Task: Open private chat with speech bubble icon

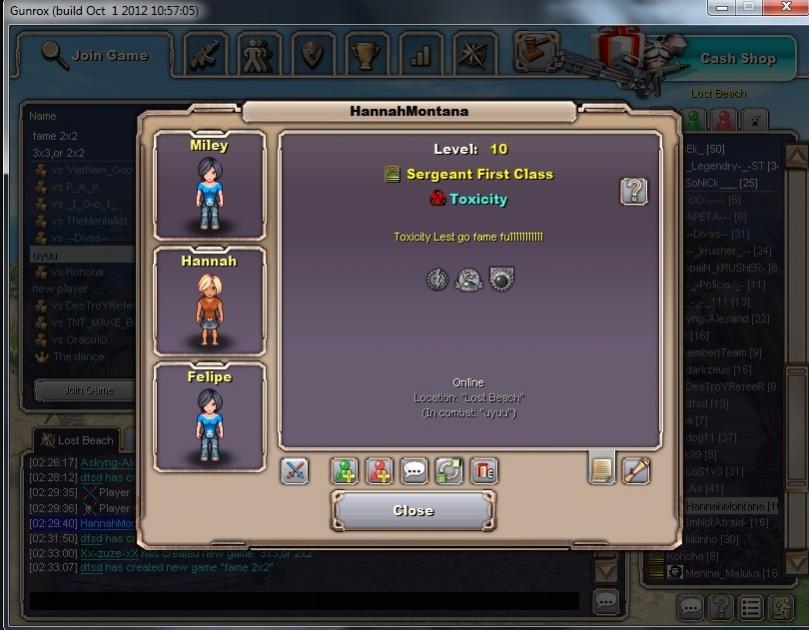Action: (x=414, y=471)
